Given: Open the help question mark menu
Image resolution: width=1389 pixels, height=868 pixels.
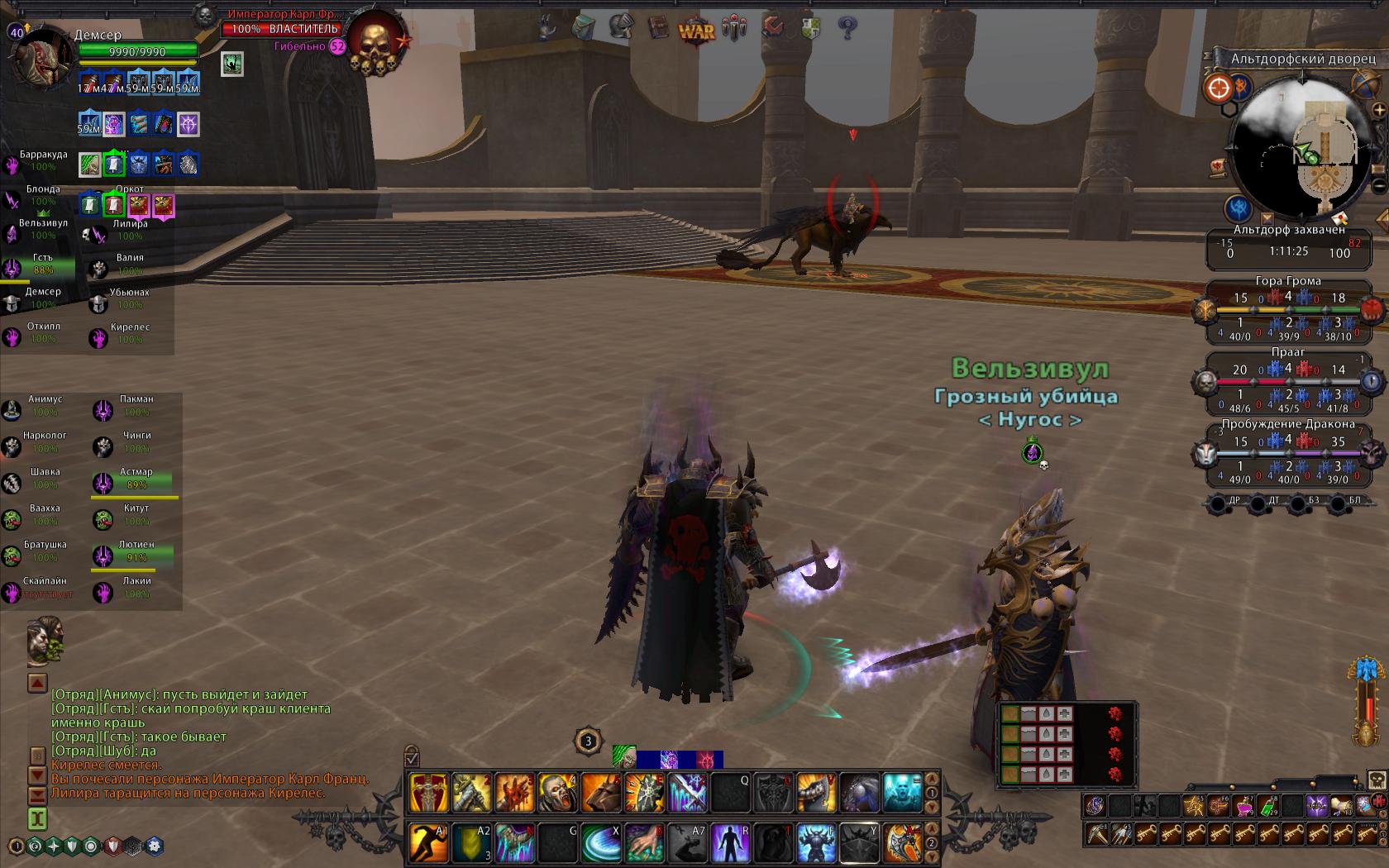Looking at the screenshot, I should (847, 29).
